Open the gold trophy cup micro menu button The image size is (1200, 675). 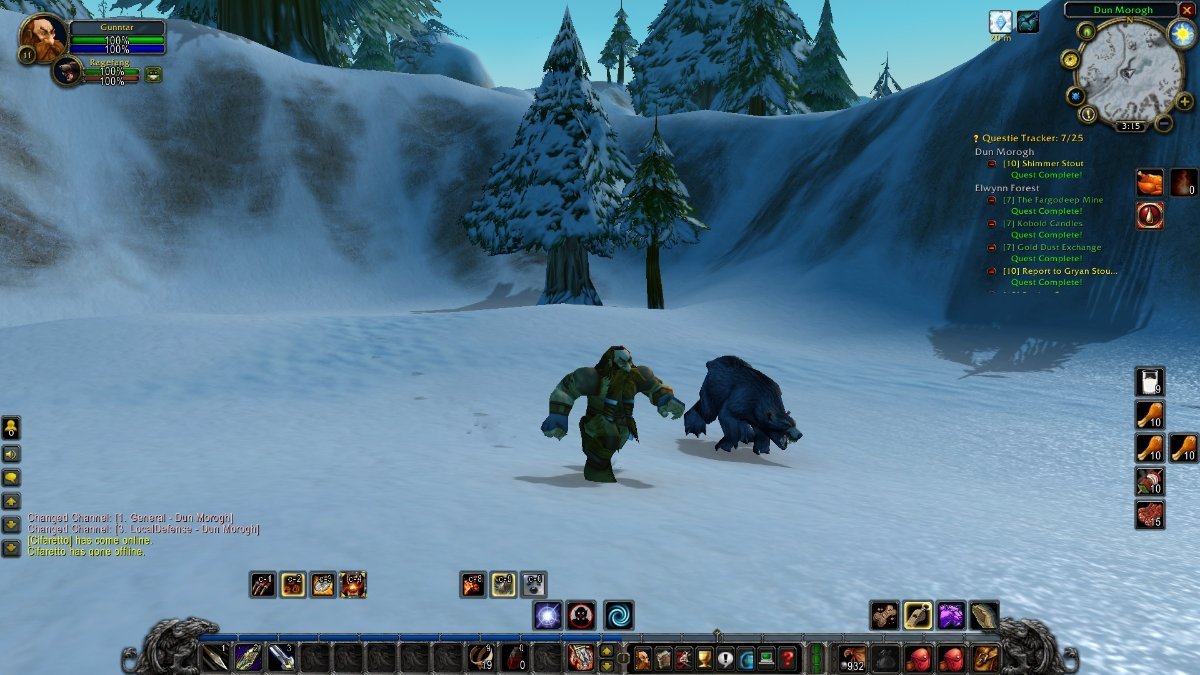(703, 658)
